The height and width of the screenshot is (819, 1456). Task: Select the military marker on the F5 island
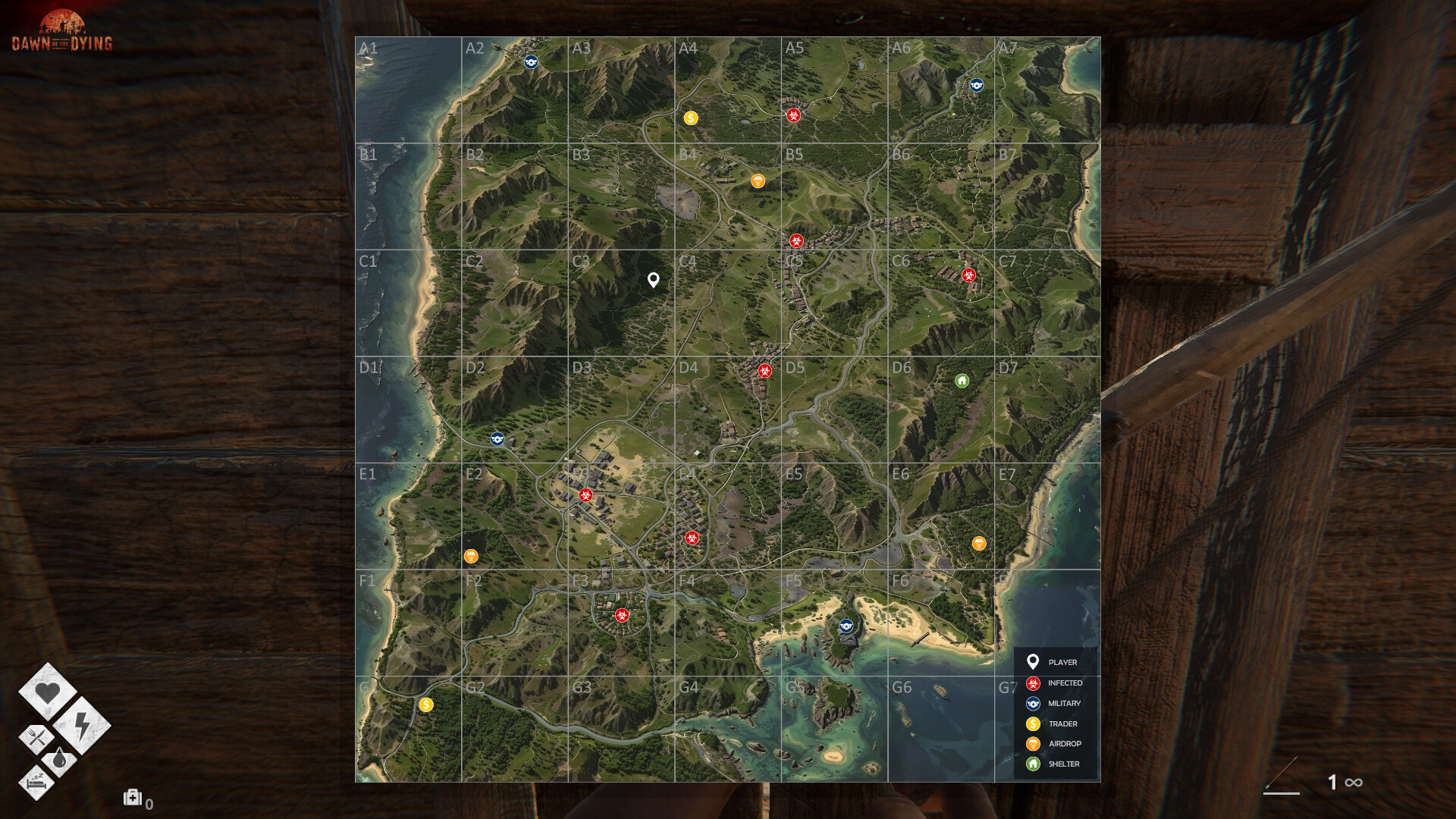tap(845, 626)
